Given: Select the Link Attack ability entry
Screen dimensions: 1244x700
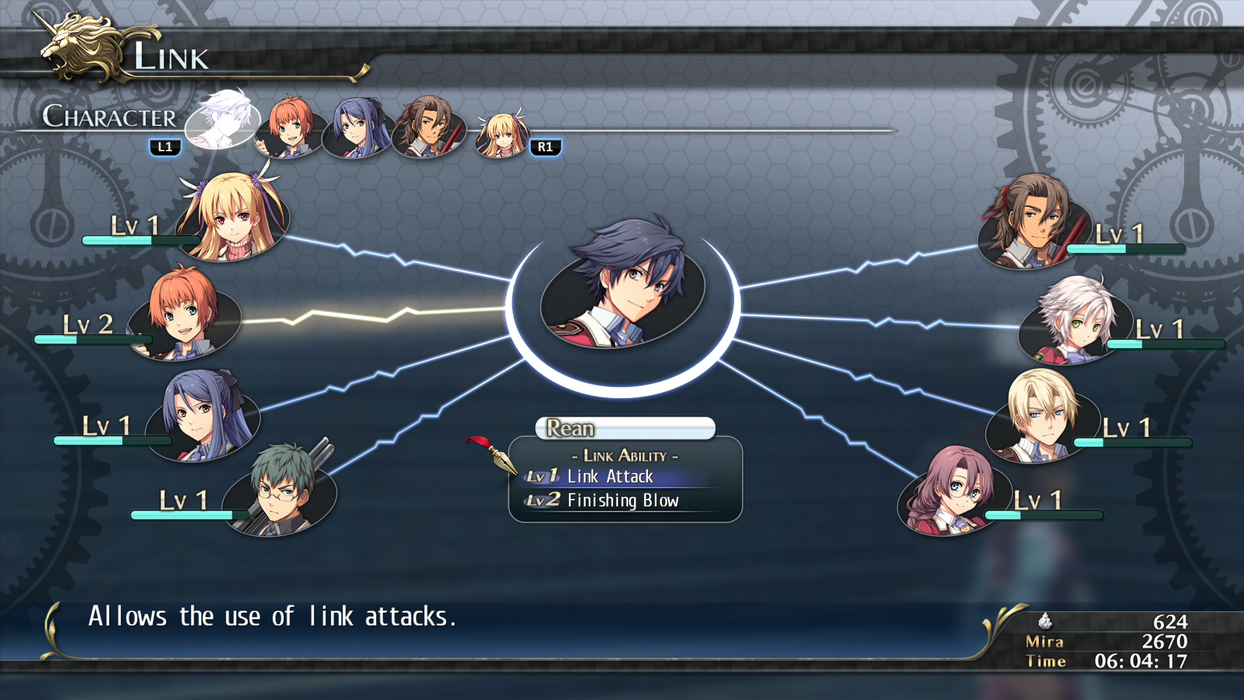Looking at the screenshot, I should click(610, 477).
